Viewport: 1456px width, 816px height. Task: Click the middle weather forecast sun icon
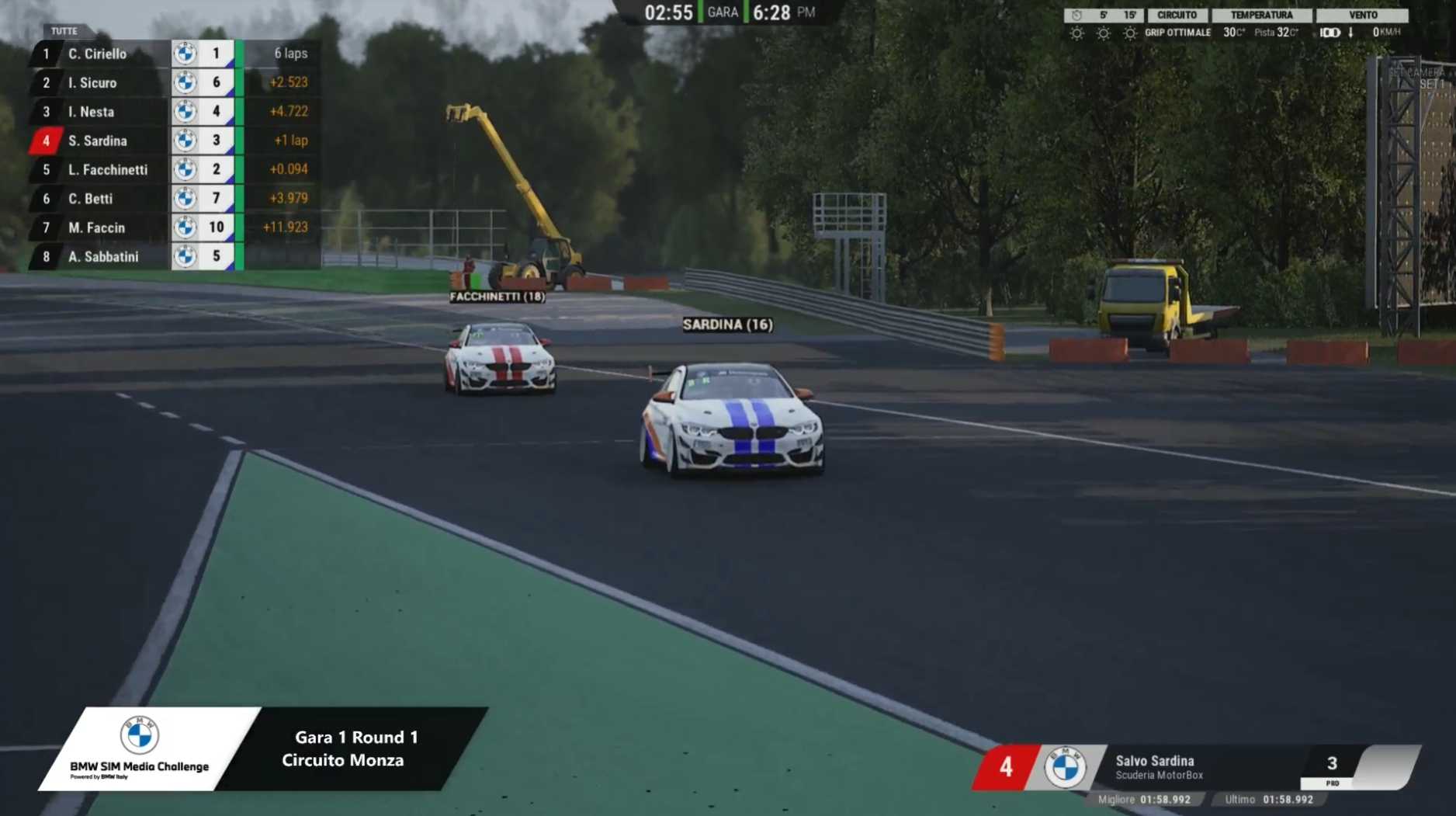[x=1103, y=33]
